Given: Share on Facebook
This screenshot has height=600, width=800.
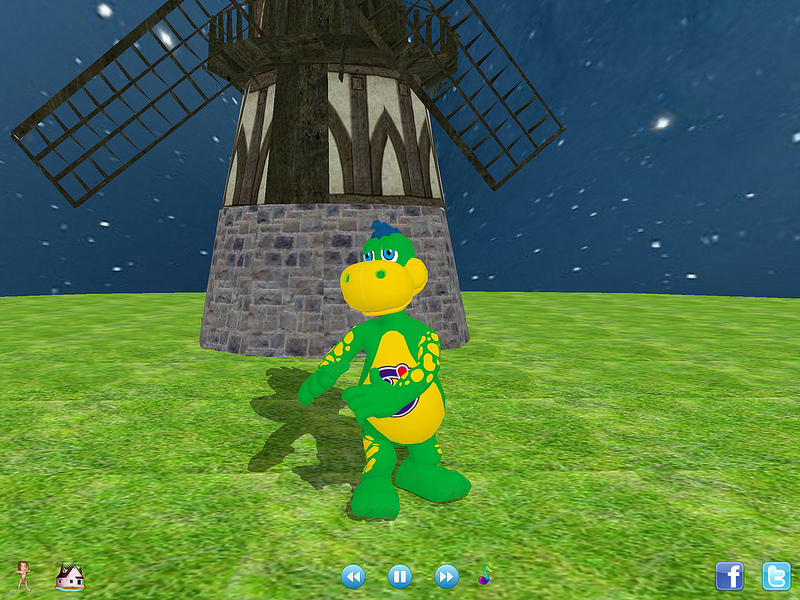Looking at the screenshot, I should pyautogui.click(x=730, y=576).
